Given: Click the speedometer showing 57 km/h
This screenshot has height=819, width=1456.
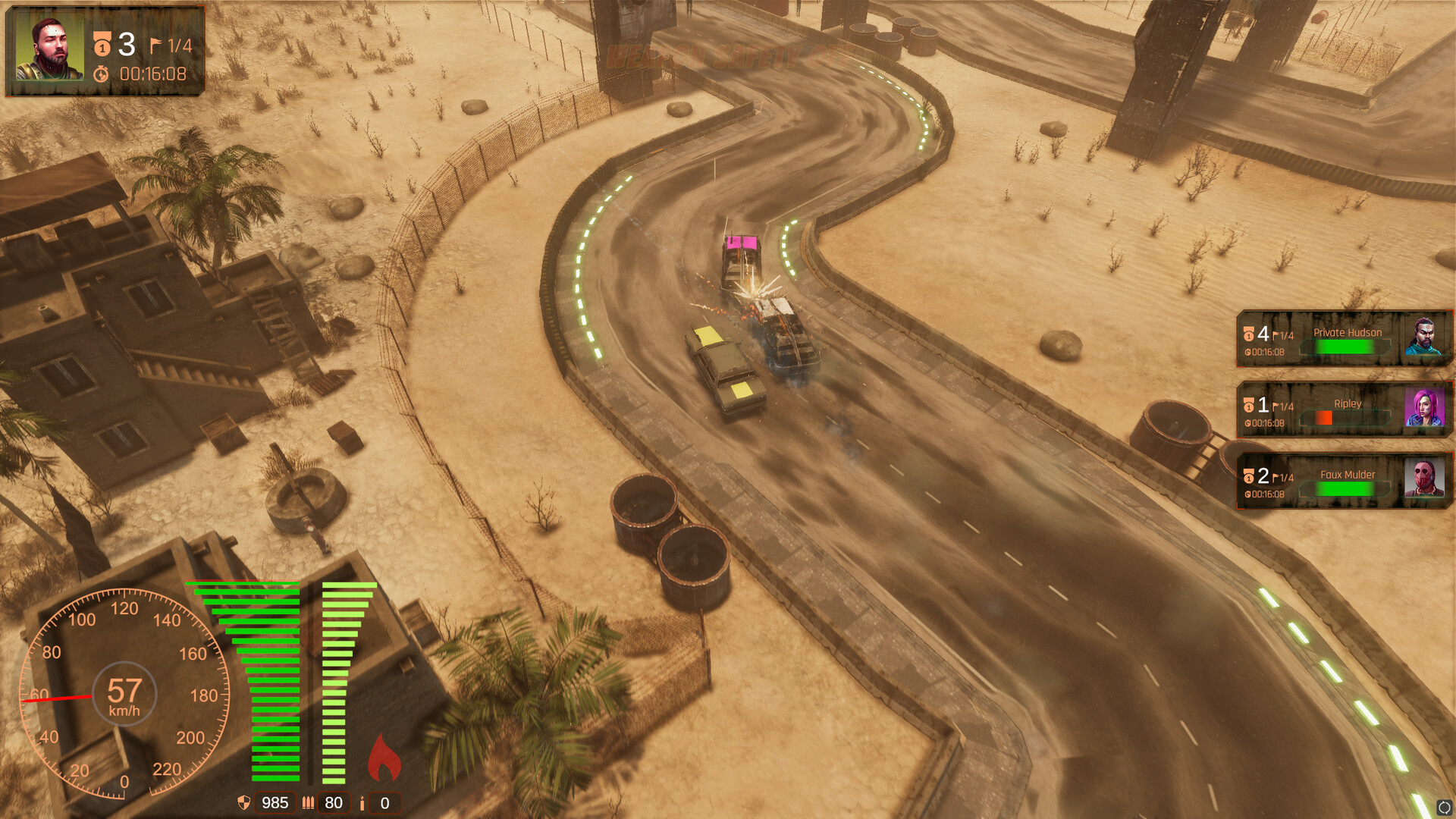Looking at the screenshot, I should click(125, 694).
